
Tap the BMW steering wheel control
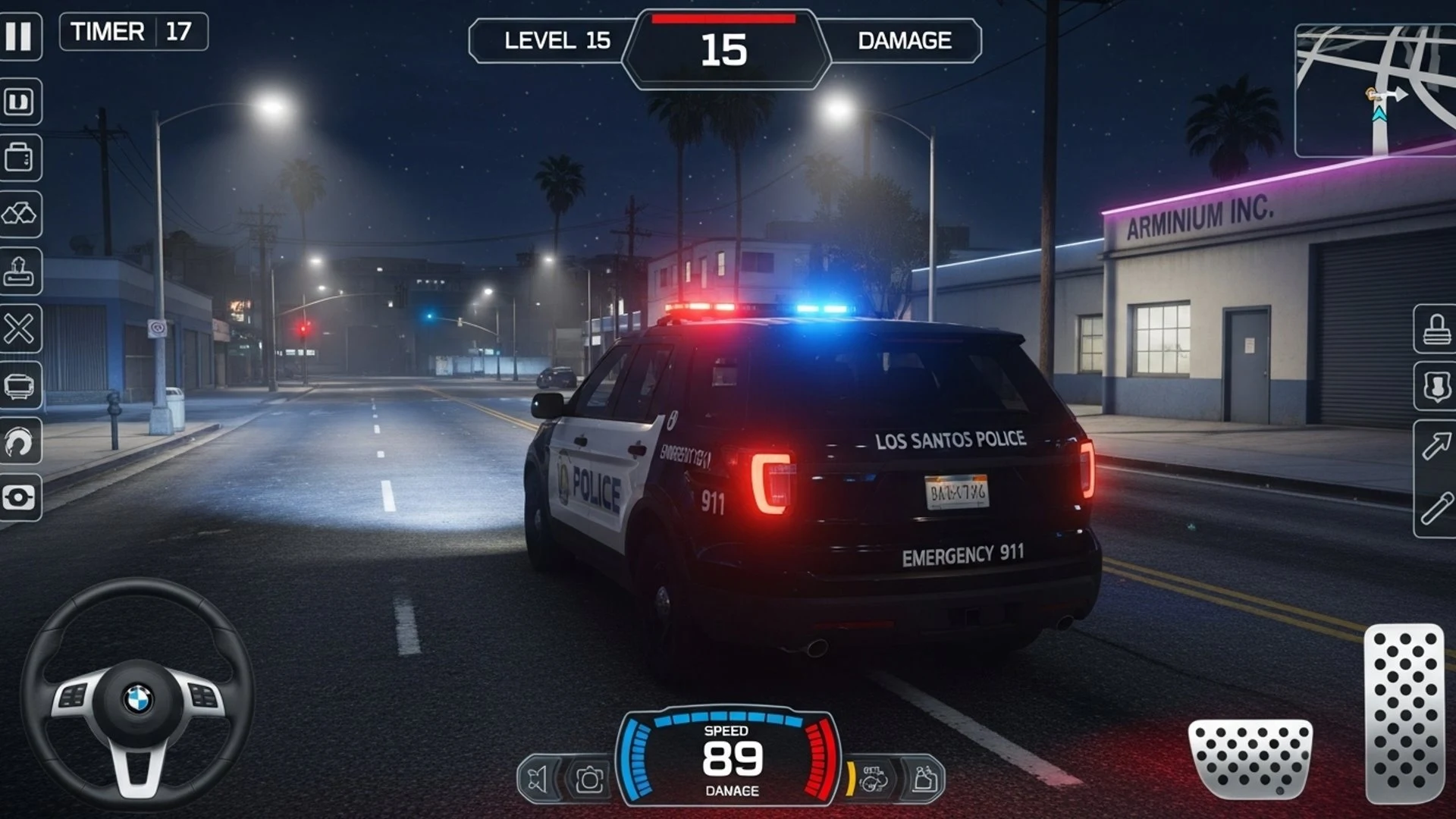[x=137, y=694]
